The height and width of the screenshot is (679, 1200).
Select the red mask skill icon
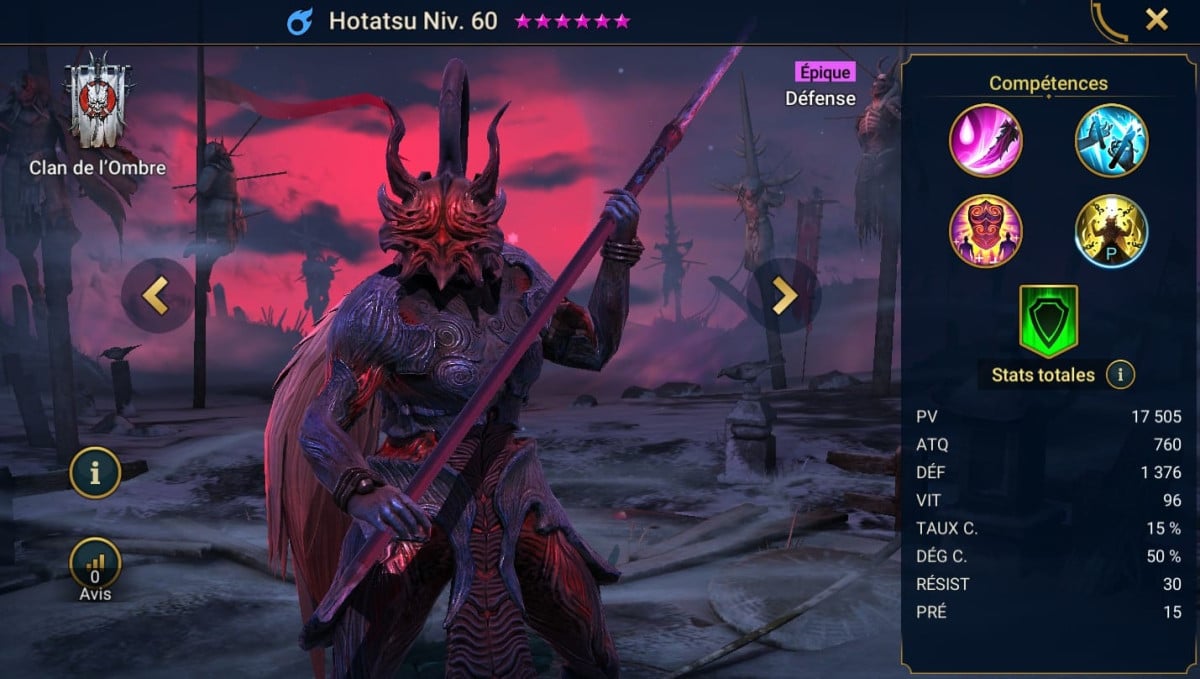[x=986, y=231]
